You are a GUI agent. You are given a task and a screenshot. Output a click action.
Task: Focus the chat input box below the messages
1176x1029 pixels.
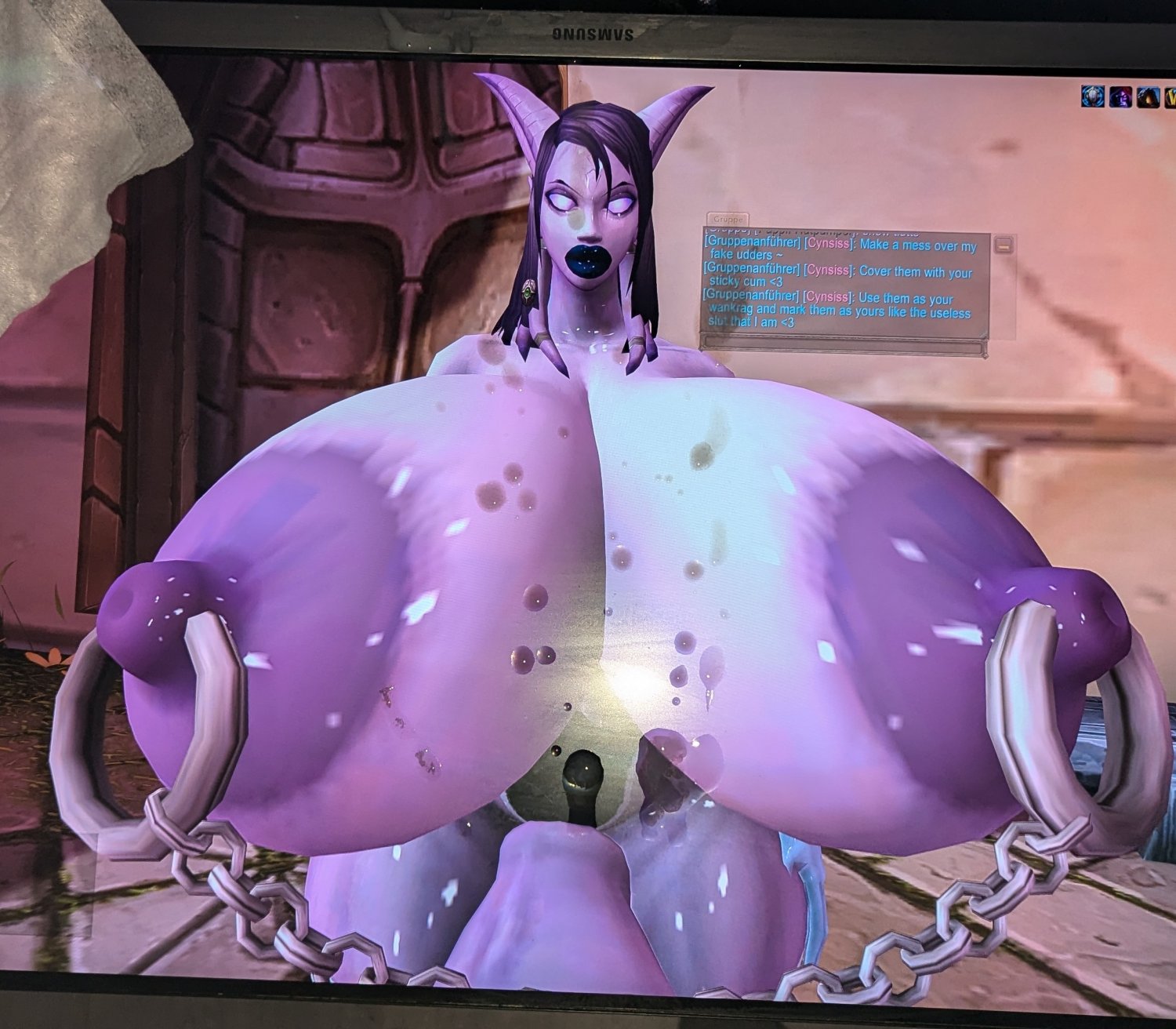843,344
